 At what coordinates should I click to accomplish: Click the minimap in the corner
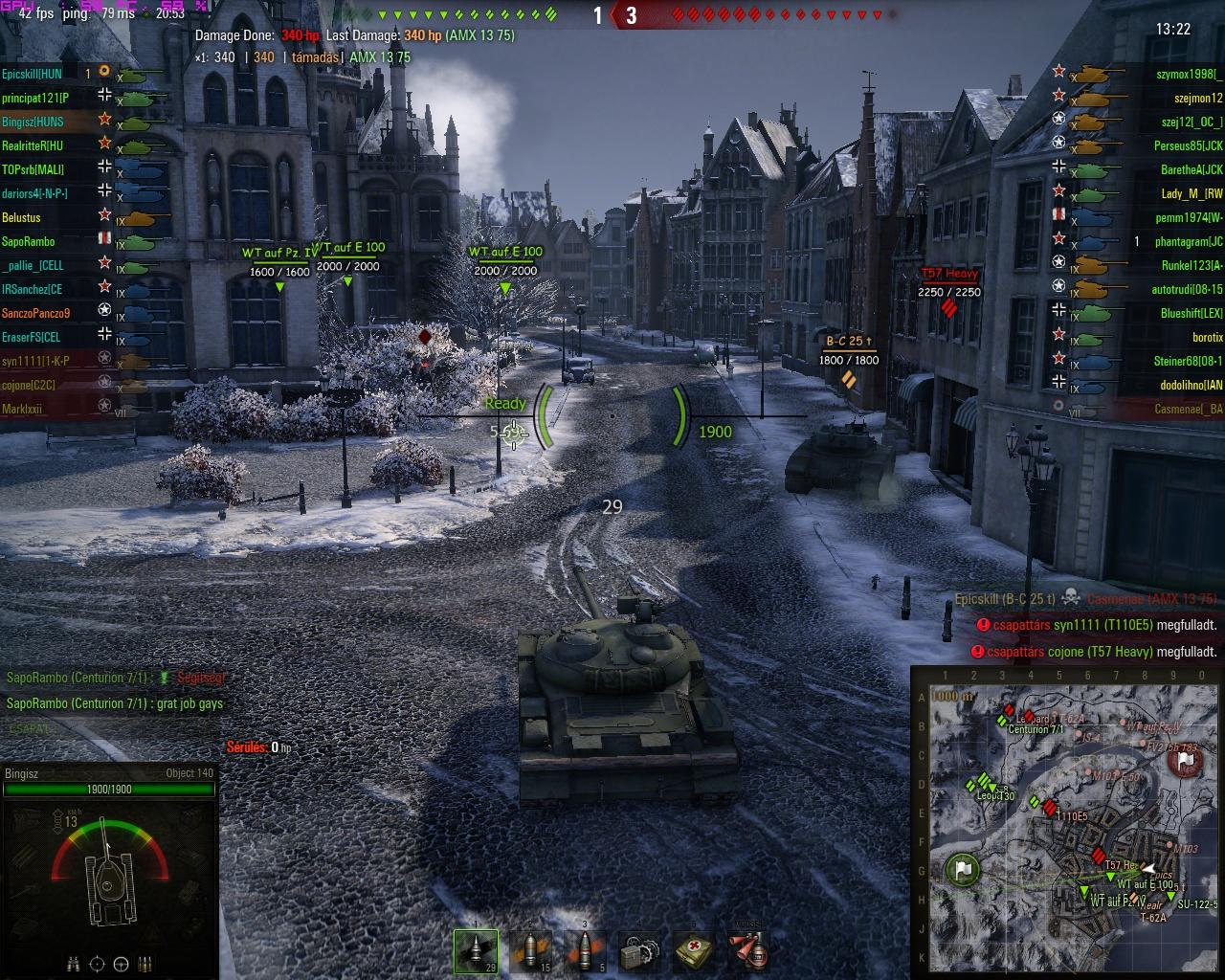pyautogui.click(x=1067, y=821)
